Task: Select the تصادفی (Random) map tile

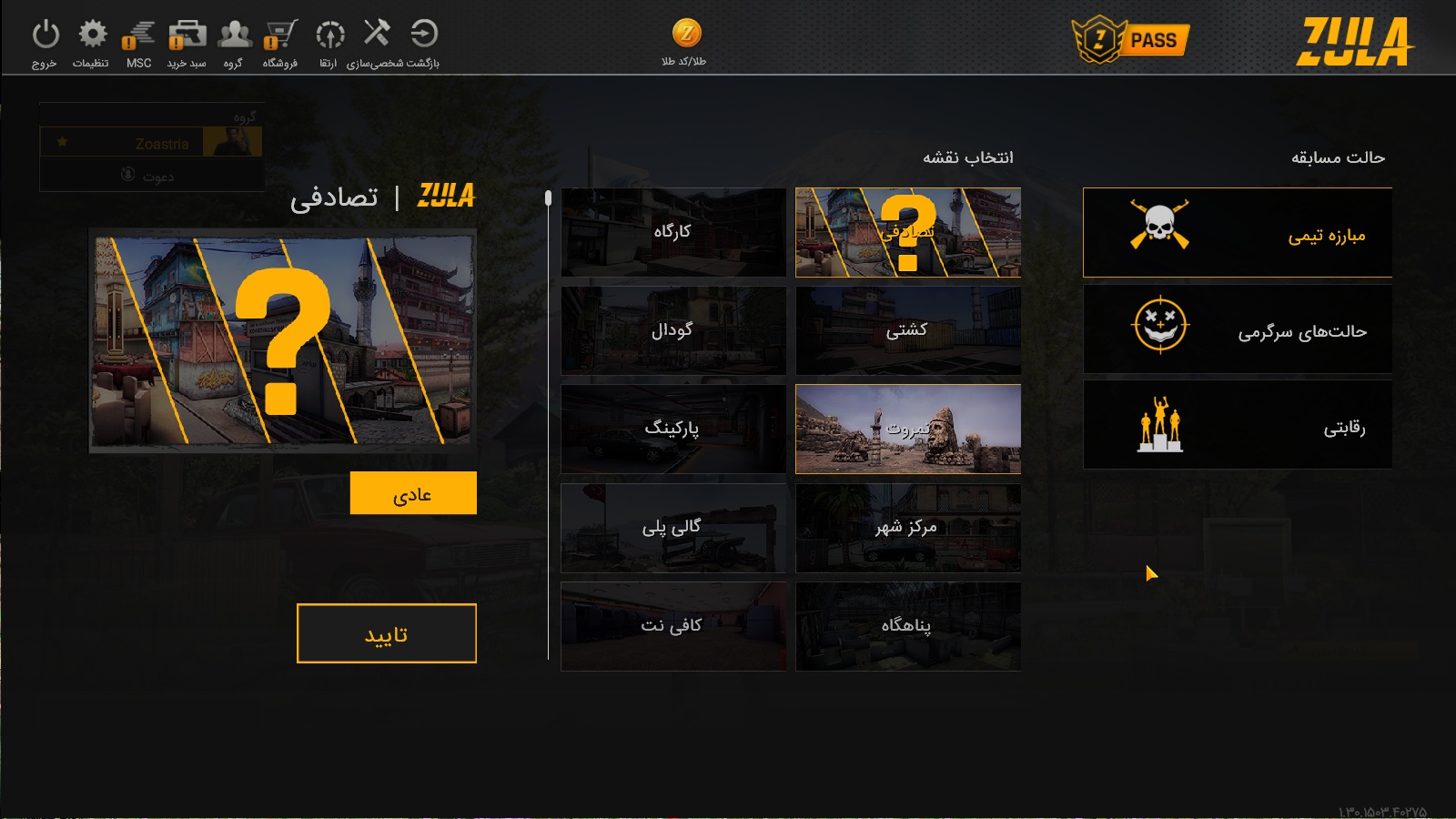Action: pyautogui.click(x=908, y=232)
